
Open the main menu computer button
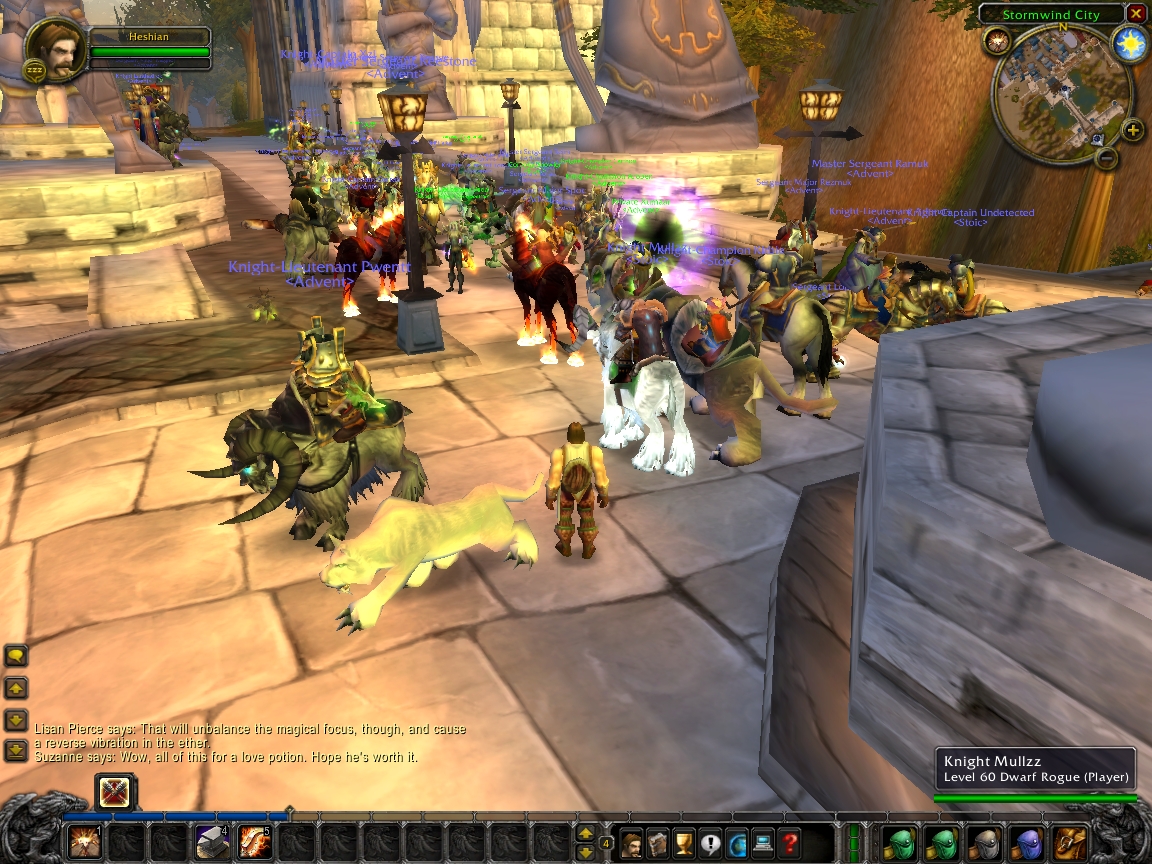pyautogui.click(x=763, y=842)
